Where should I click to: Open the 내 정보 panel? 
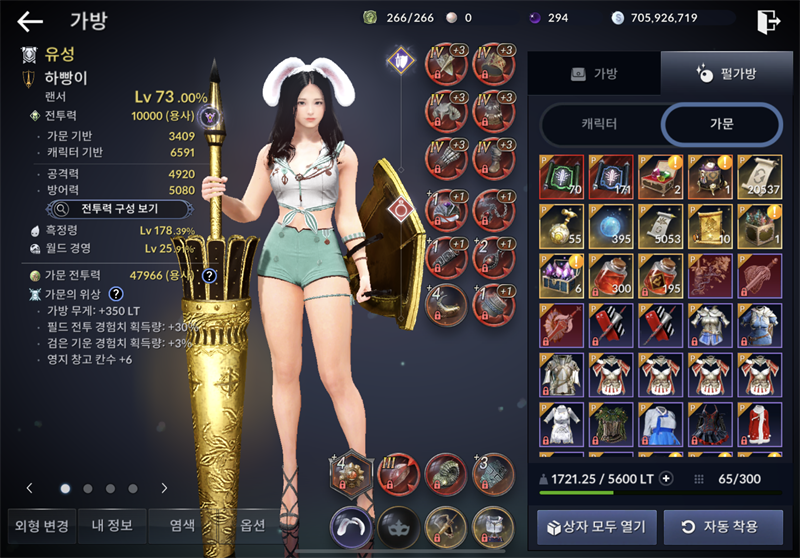tap(112, 524)
